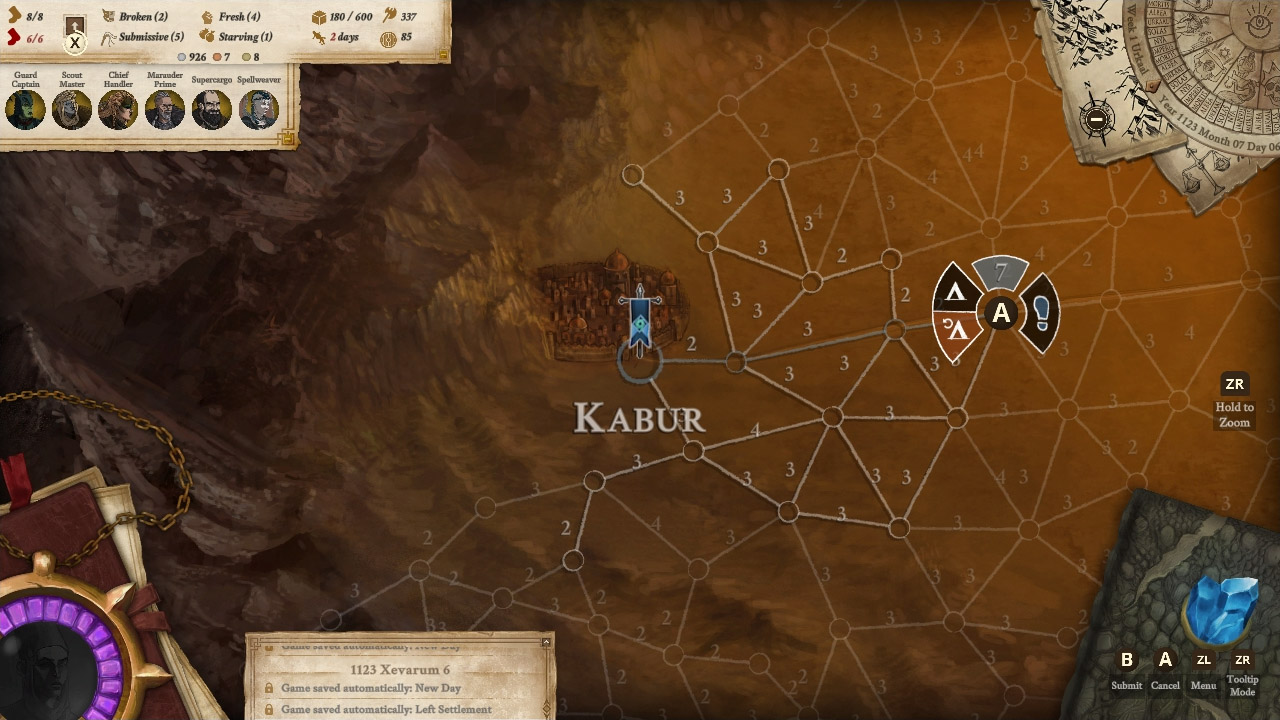Viewport: 1280px width, 720px height.
Task: Open the Spellweaver advisor
Action: [259, 107]
